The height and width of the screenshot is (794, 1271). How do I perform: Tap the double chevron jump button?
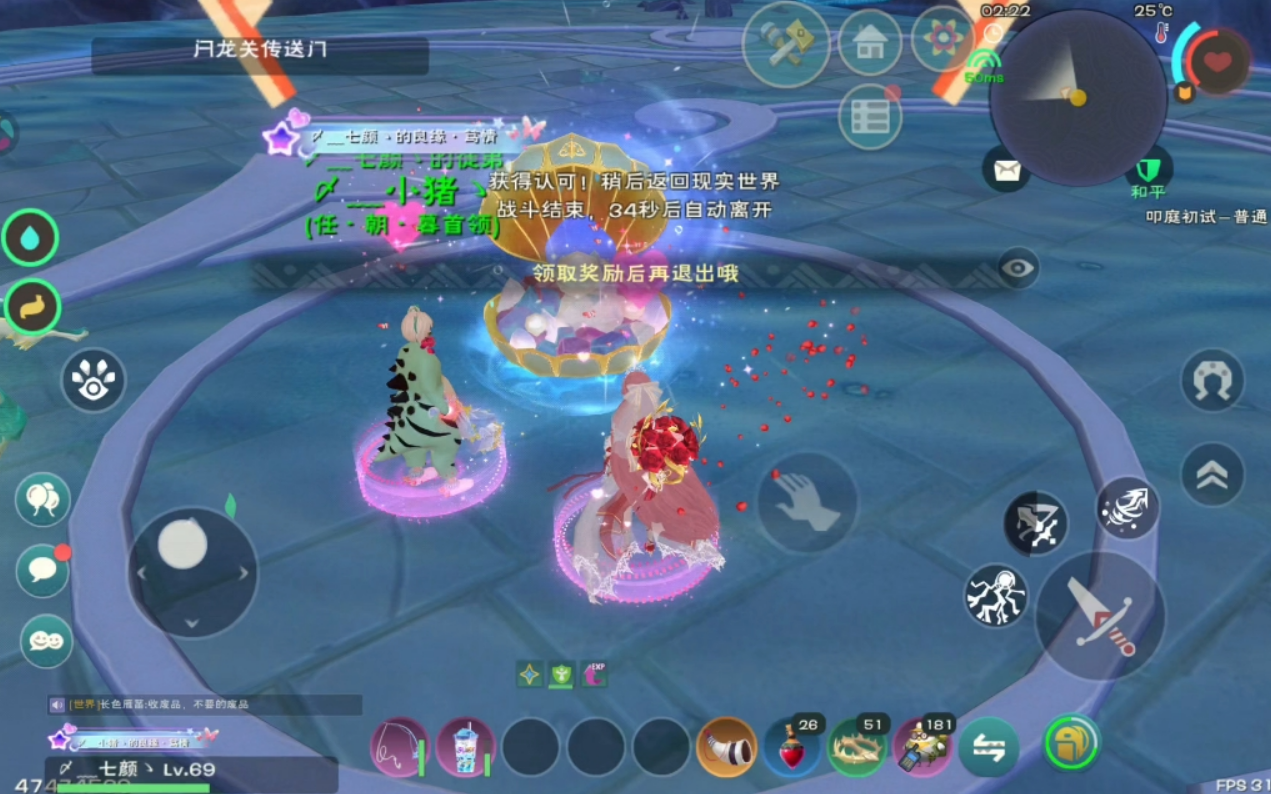coord(1212,474)
